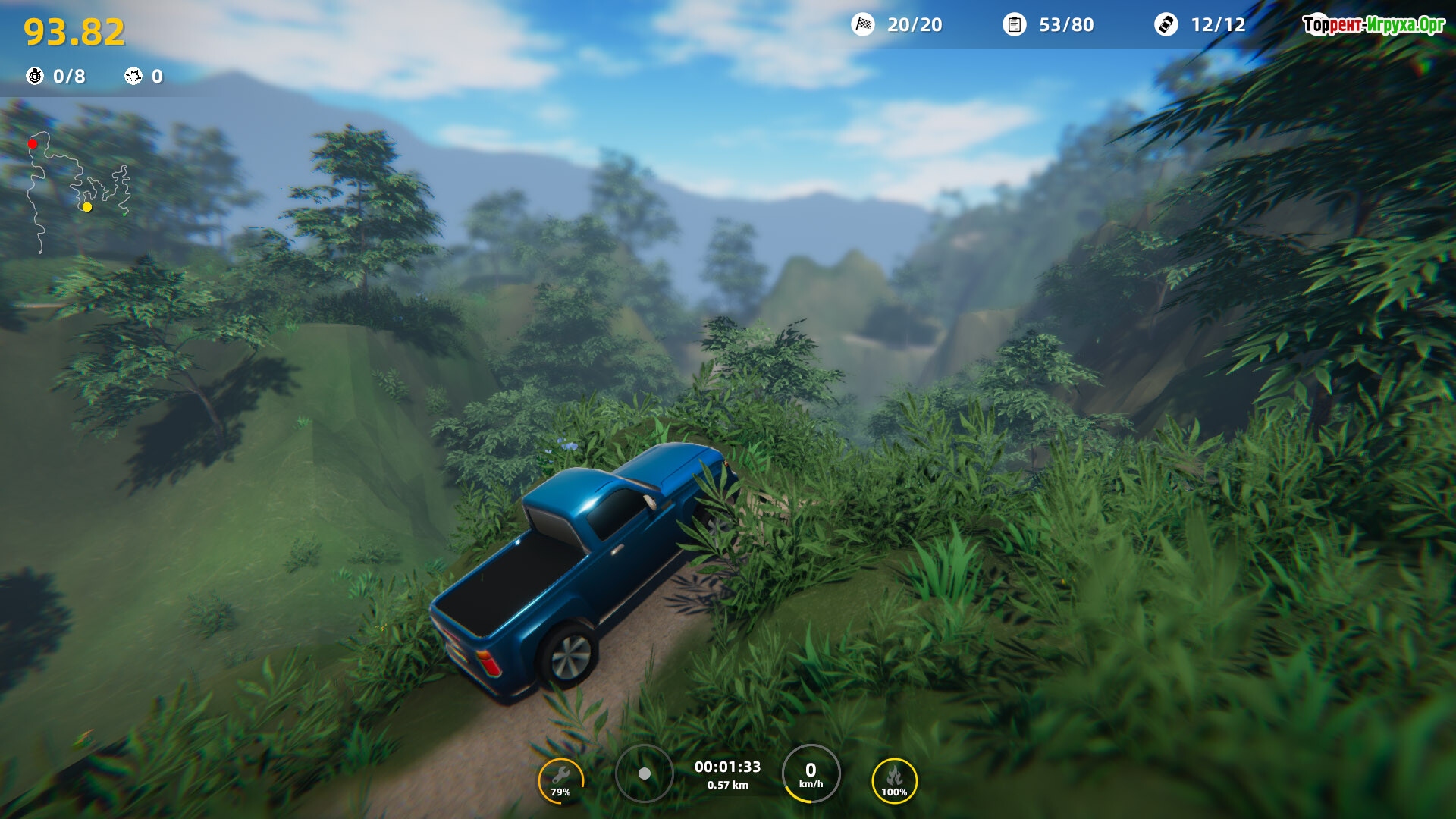This screenshot has width=1456, height=819.
Task: Click the wrench repair gauge
Action: point(560,780)
